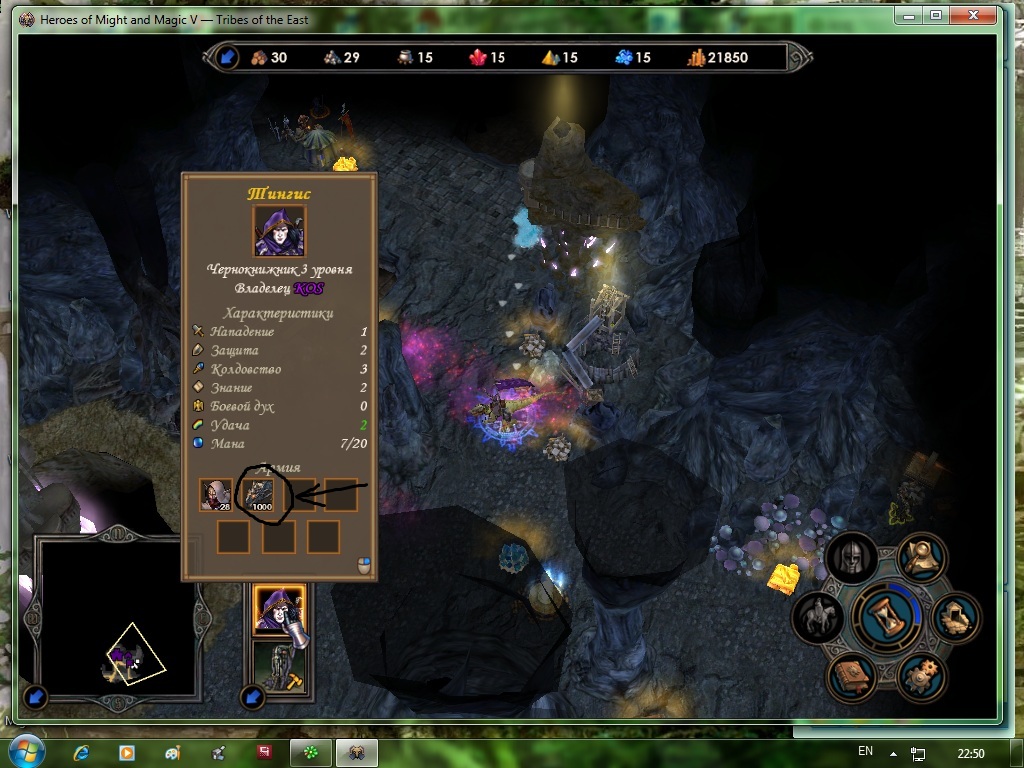Close the game window
The image size is (1024, 768).
click(972, 15)
